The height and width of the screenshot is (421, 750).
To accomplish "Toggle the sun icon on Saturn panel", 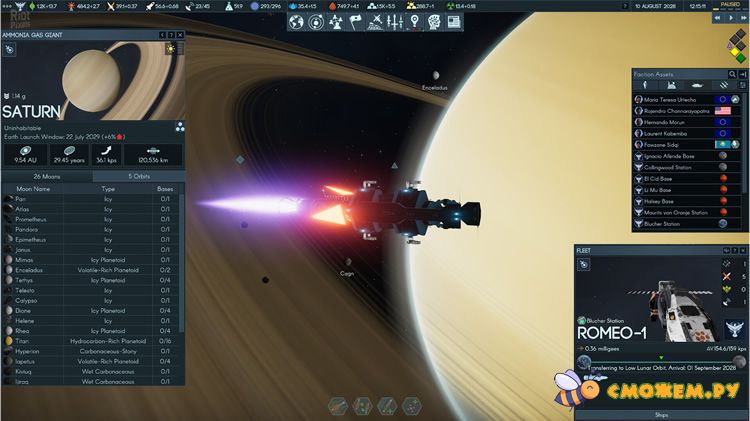I will pyautogui.click(x=170, y=49).
